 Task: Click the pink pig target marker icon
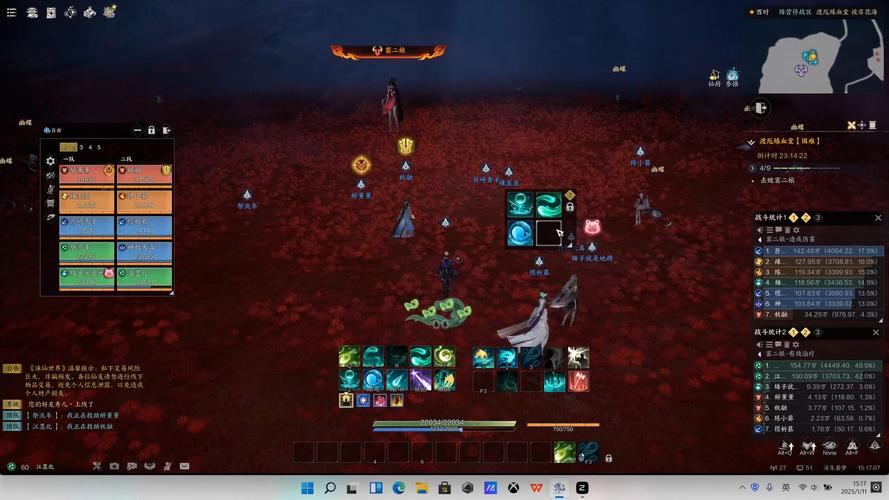point(592,227)
